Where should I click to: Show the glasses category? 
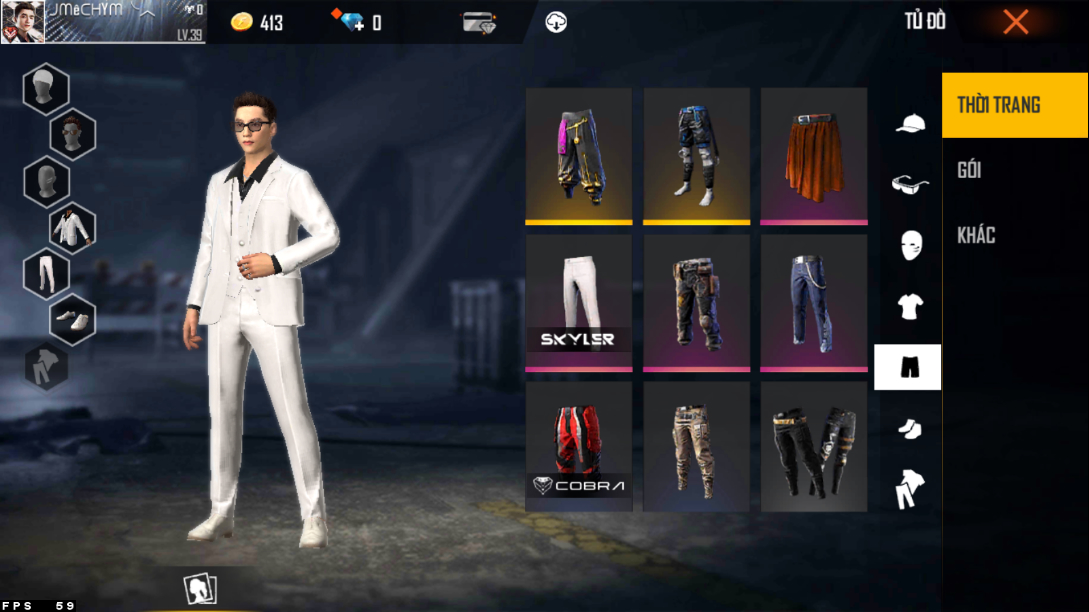909,184
